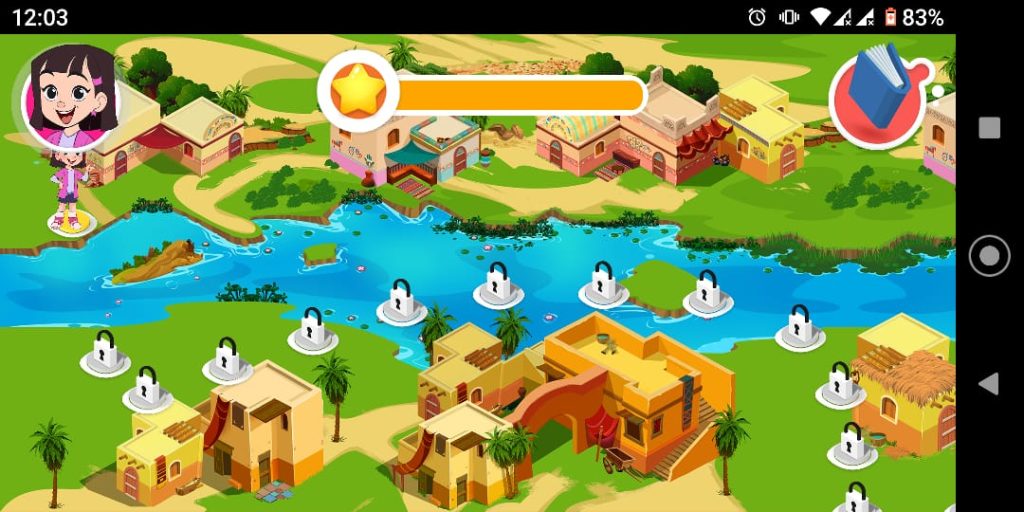Tap the Android home circle button
The width and height of the screenshot is (1024, 512).
(989, 256)
